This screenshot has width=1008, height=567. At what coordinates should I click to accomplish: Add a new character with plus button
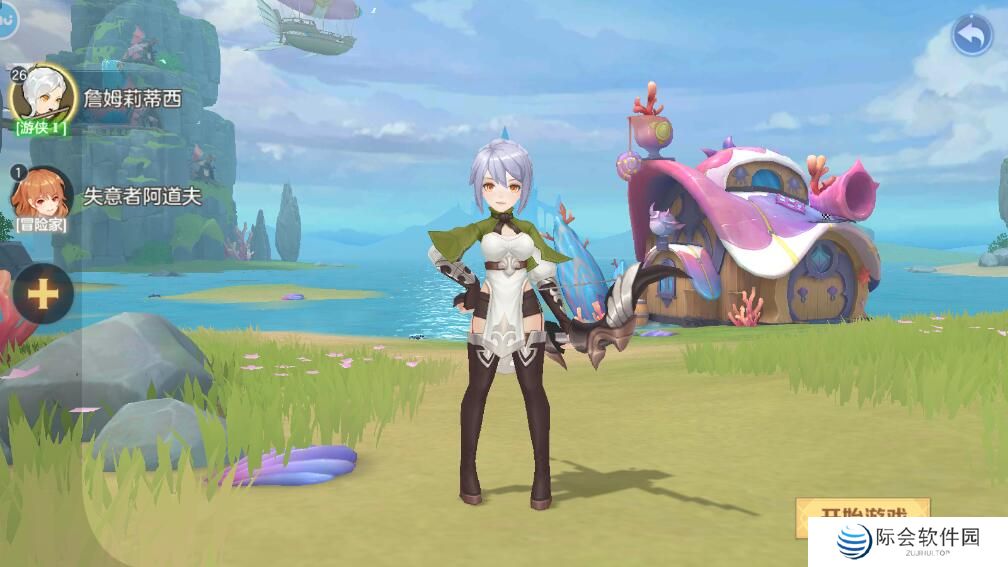(x=43, y=294)
